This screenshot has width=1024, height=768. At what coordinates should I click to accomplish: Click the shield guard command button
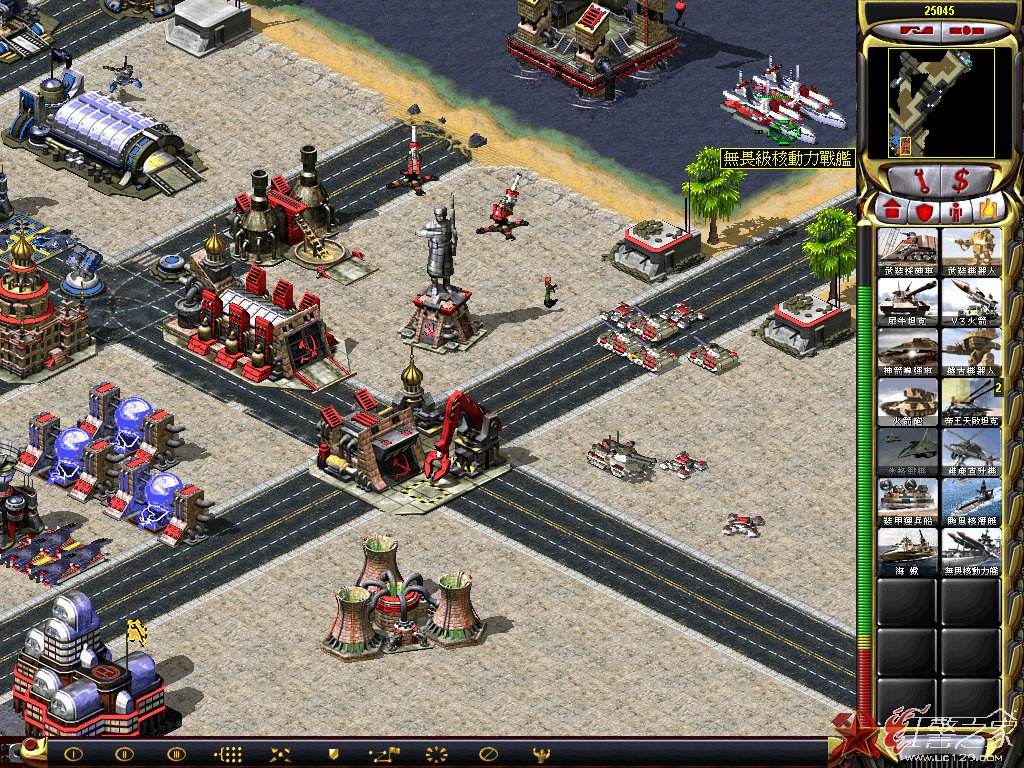pyautogui.click(x=333, y=754)
